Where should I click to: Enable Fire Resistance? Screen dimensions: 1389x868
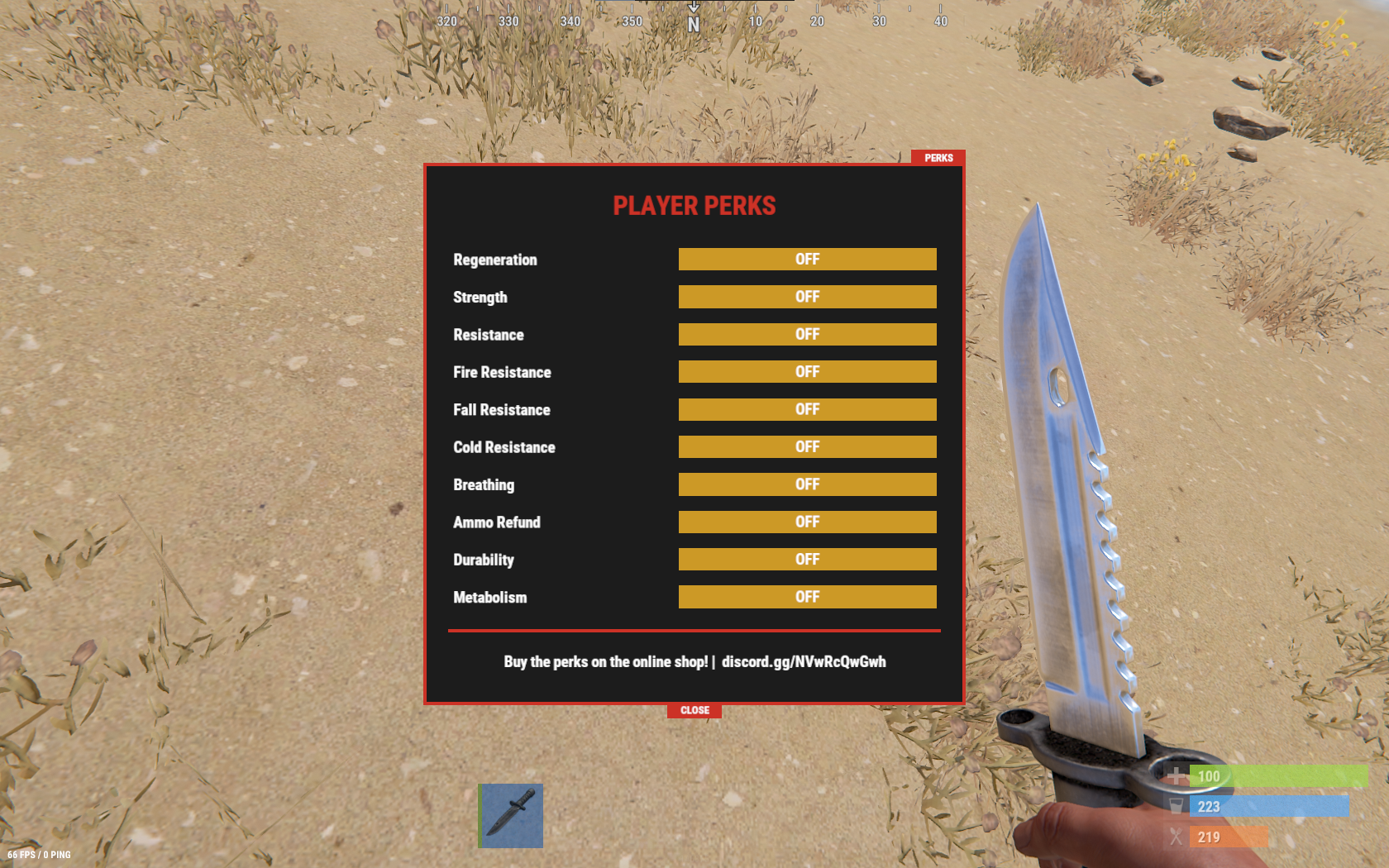click(x=807, y=371)
